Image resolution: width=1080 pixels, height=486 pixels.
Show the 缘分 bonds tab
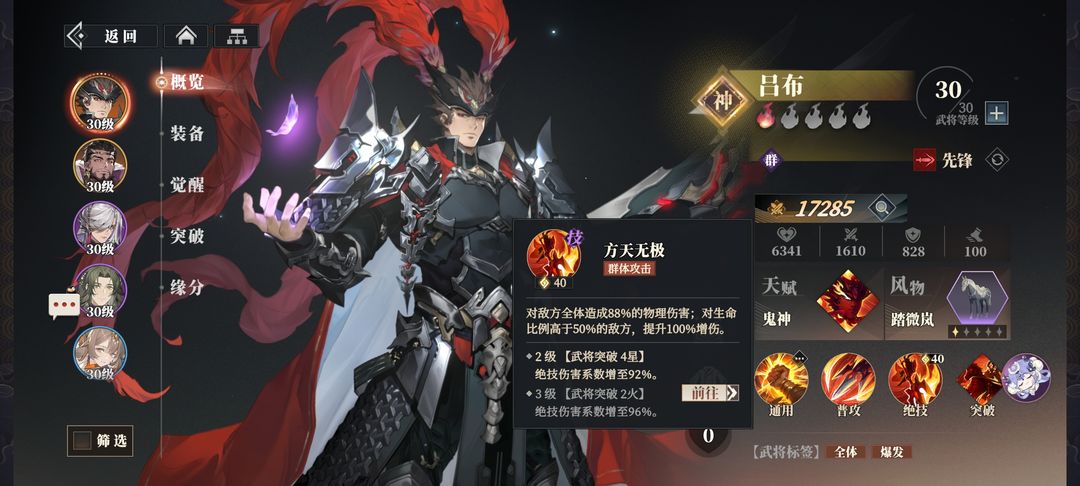click(186, 288)
